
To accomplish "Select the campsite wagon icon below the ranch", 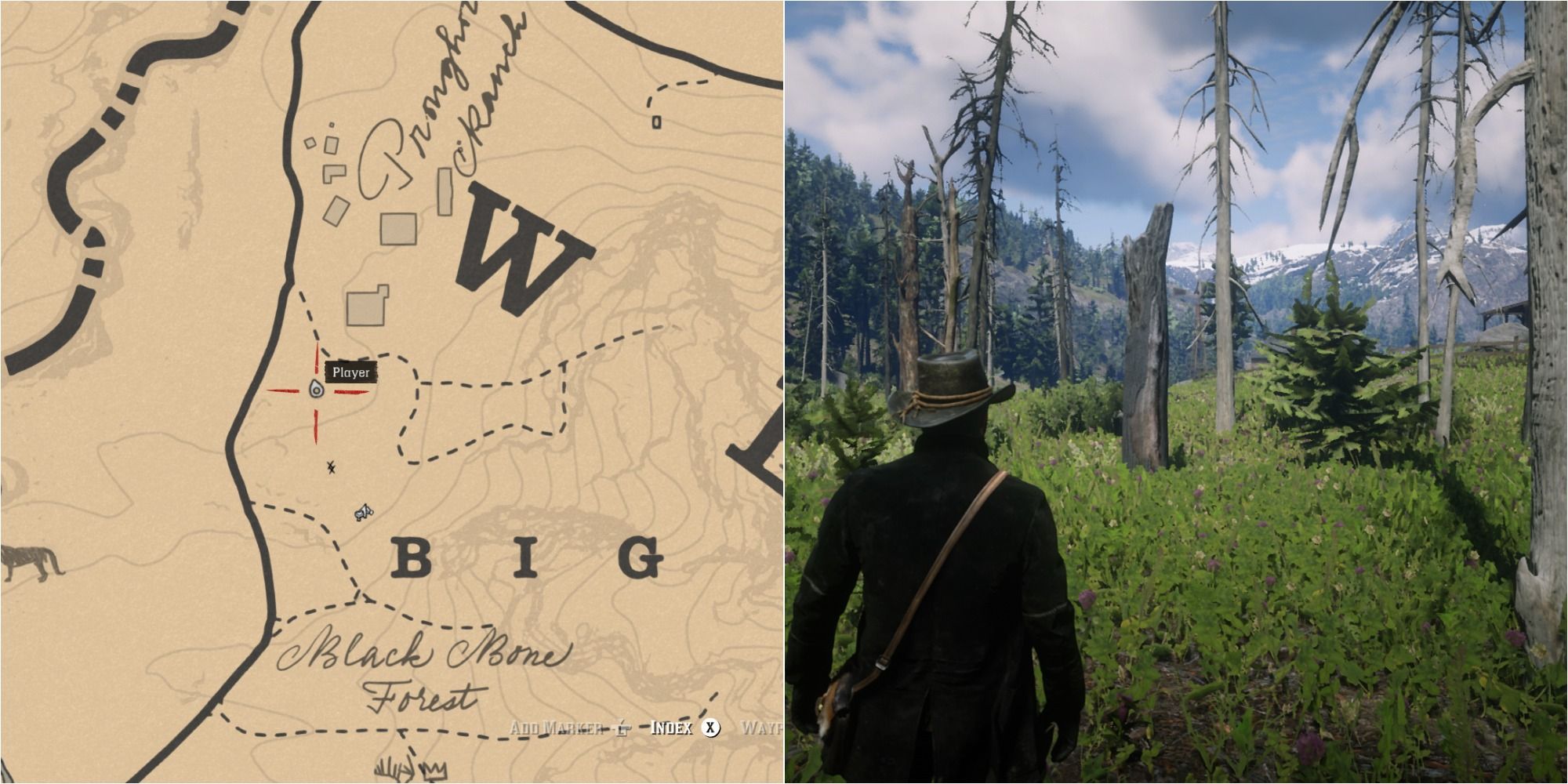I will [362, 511].
